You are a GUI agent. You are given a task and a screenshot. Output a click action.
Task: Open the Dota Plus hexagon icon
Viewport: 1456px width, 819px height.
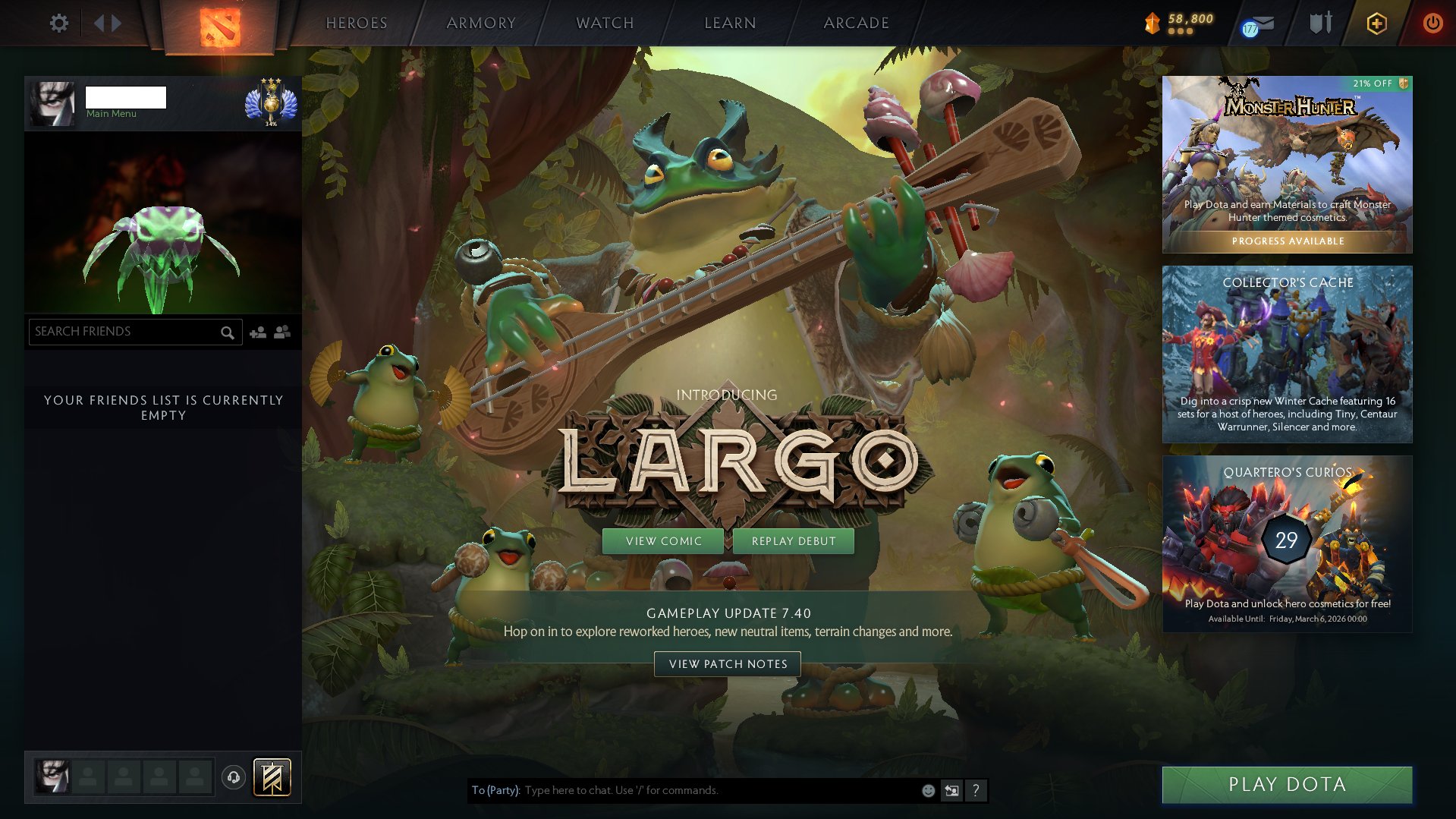click(x=1376, y=23)
